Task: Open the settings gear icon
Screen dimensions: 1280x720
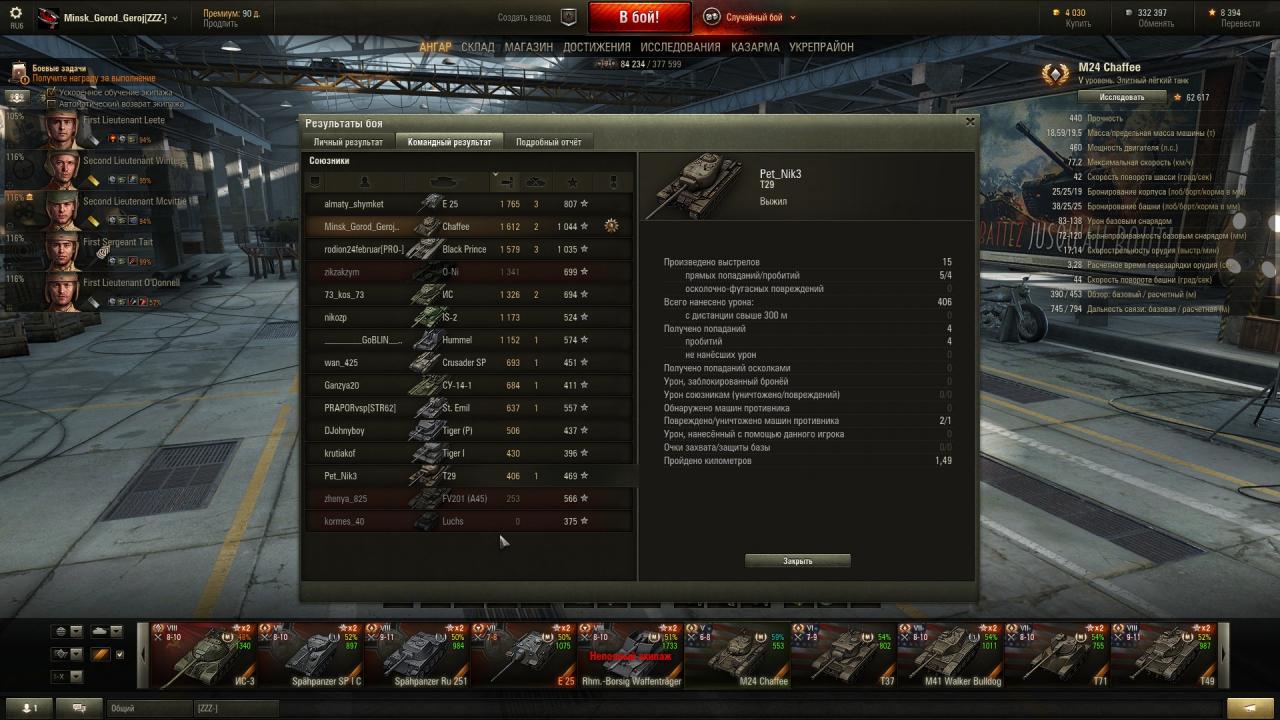Action: (16, 14)
